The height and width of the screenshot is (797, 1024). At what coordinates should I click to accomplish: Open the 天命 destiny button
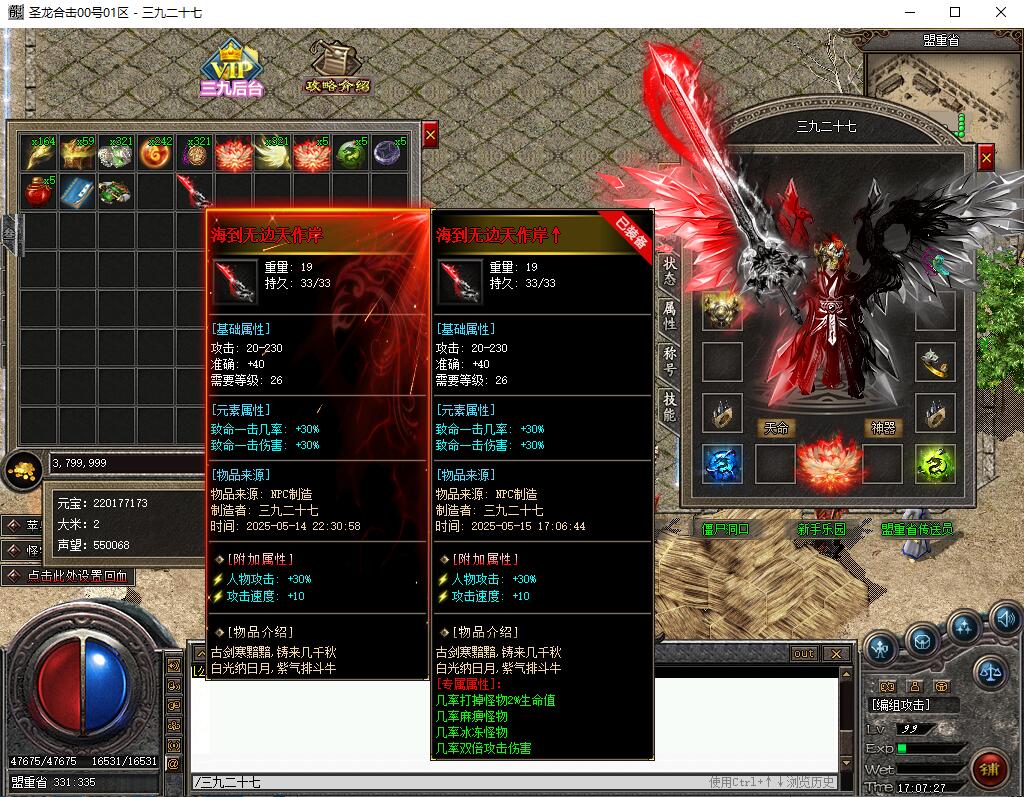[776, 428]
